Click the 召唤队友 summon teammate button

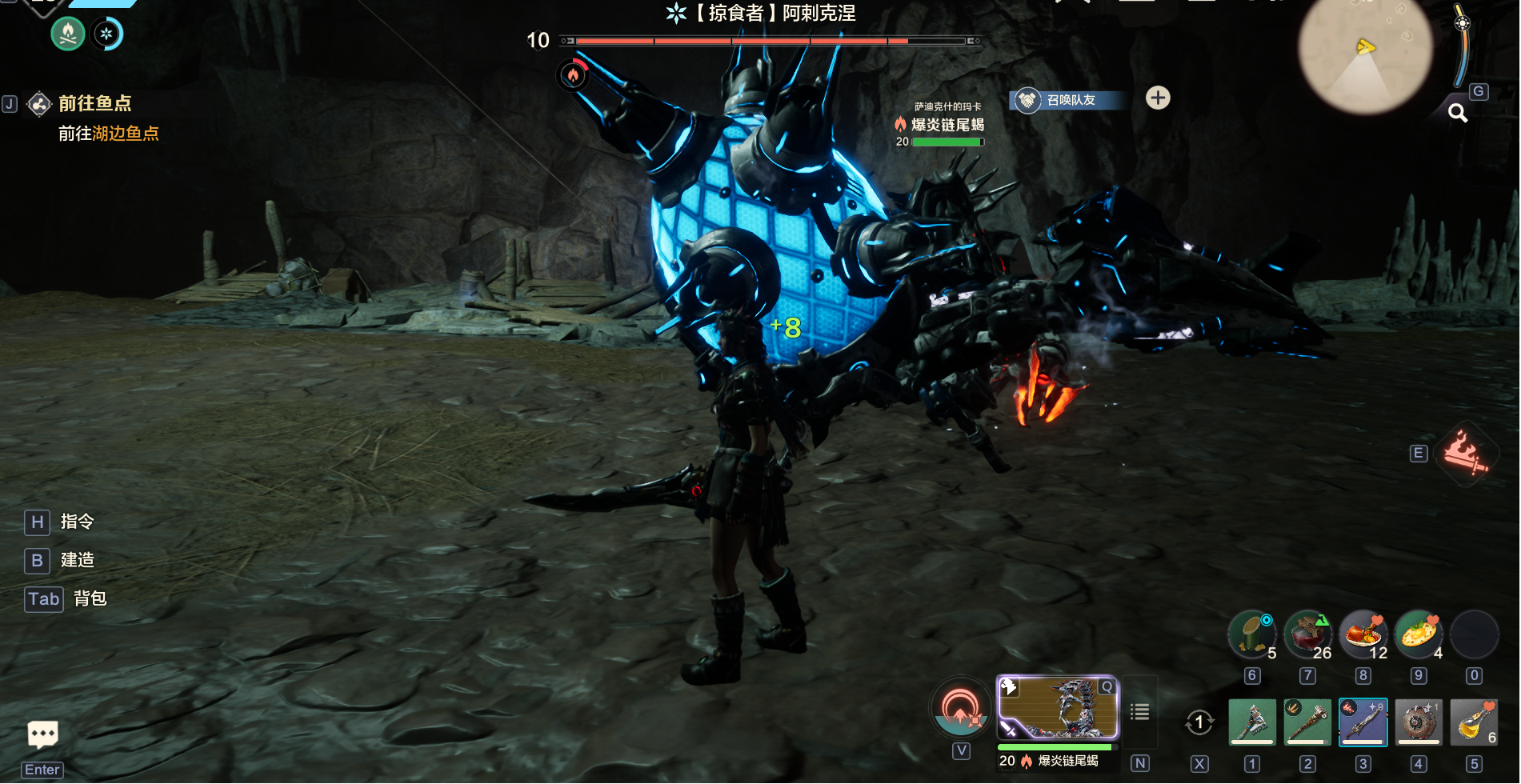click(1069, 100)
